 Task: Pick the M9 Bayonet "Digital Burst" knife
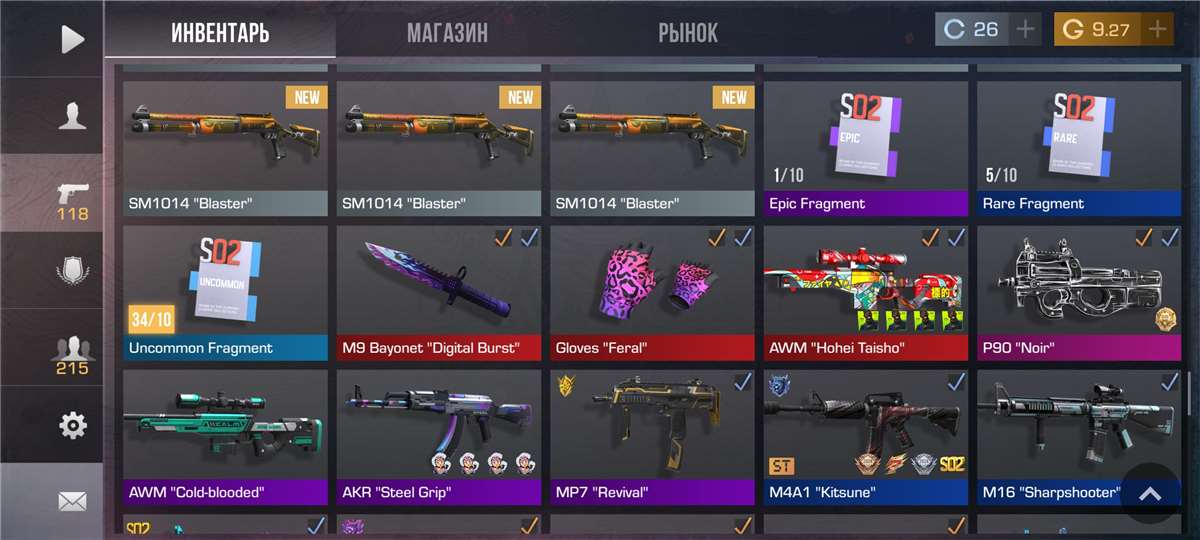[x=439, y=292]
